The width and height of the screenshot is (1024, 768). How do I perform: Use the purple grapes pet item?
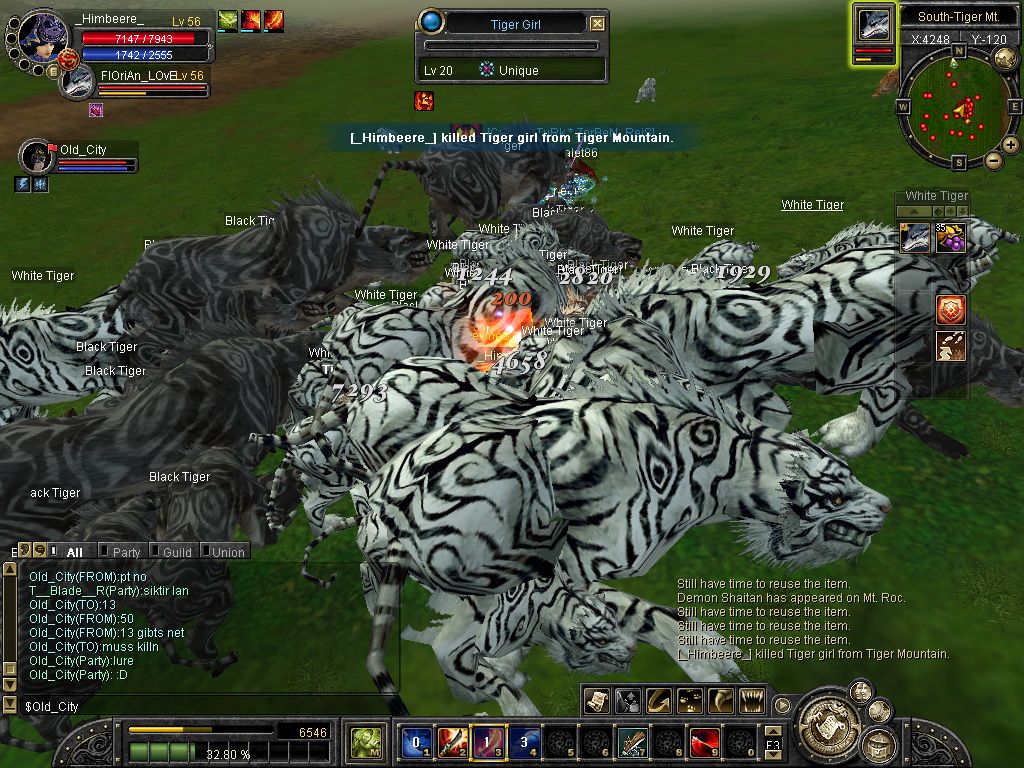click(949, 238)
